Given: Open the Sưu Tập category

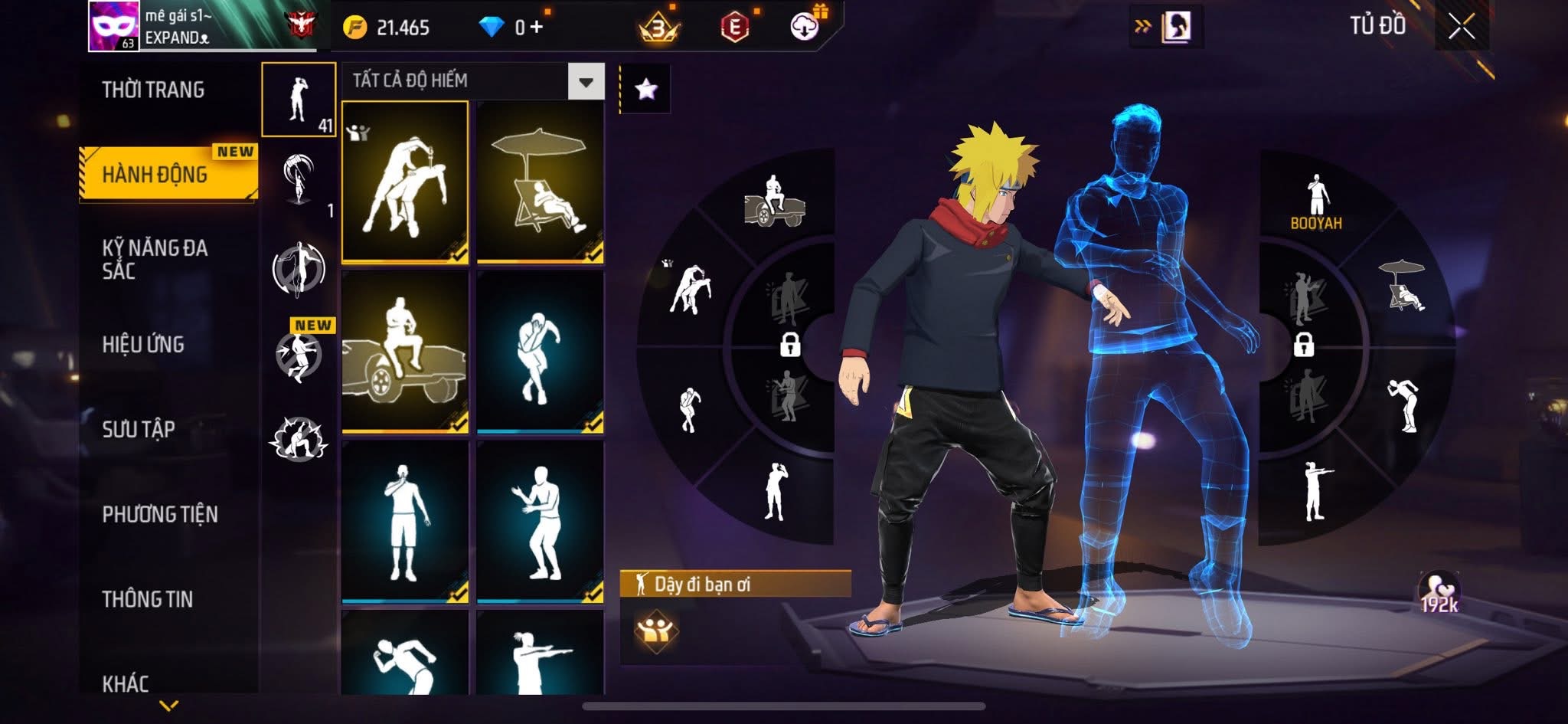Looking at the screenshot, I should (139, 429).
